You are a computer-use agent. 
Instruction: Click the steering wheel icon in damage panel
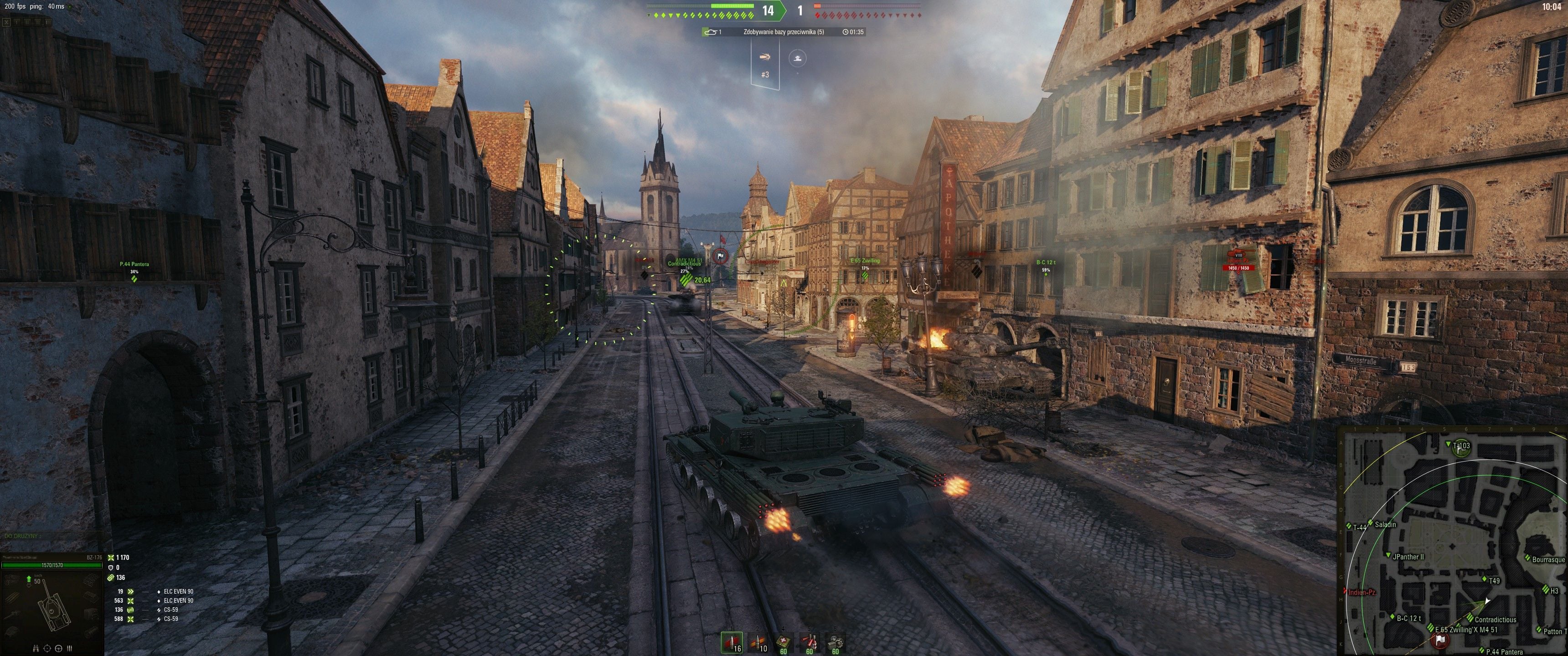[x=58, y=648]
